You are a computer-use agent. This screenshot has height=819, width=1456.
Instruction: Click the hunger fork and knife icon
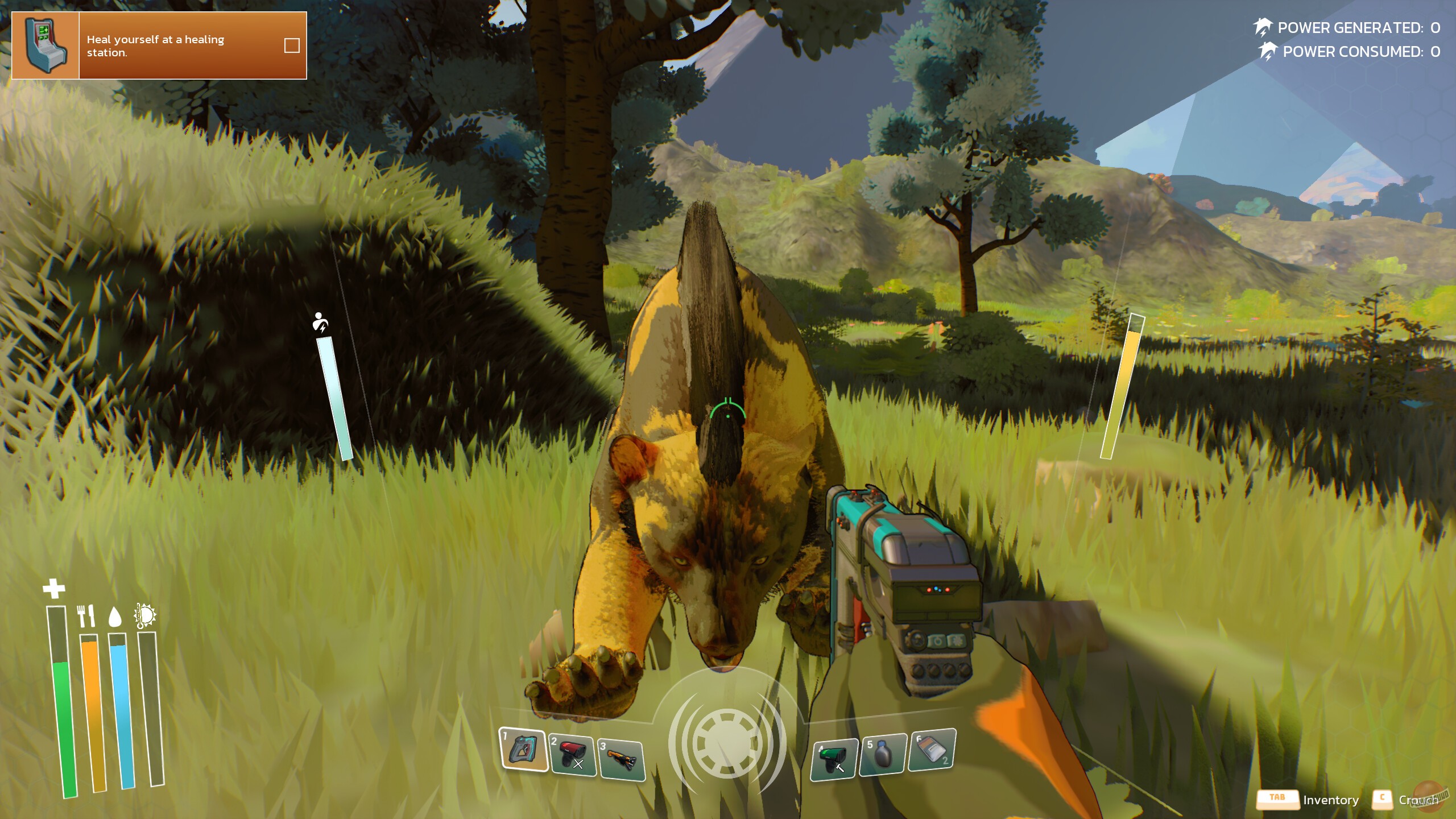[x=86, y=616]
